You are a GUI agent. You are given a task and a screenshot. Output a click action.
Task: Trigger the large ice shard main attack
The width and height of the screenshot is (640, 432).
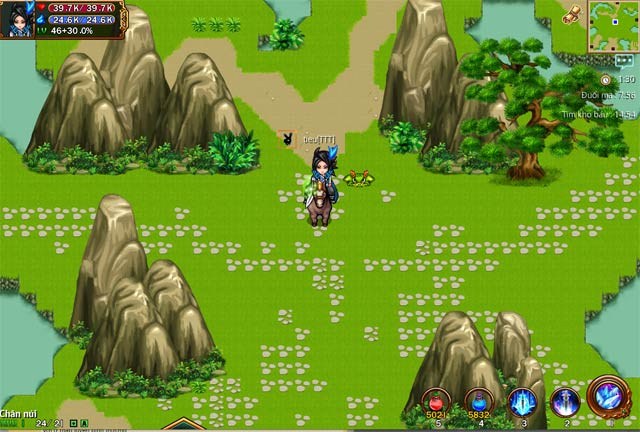coord(609,396)
